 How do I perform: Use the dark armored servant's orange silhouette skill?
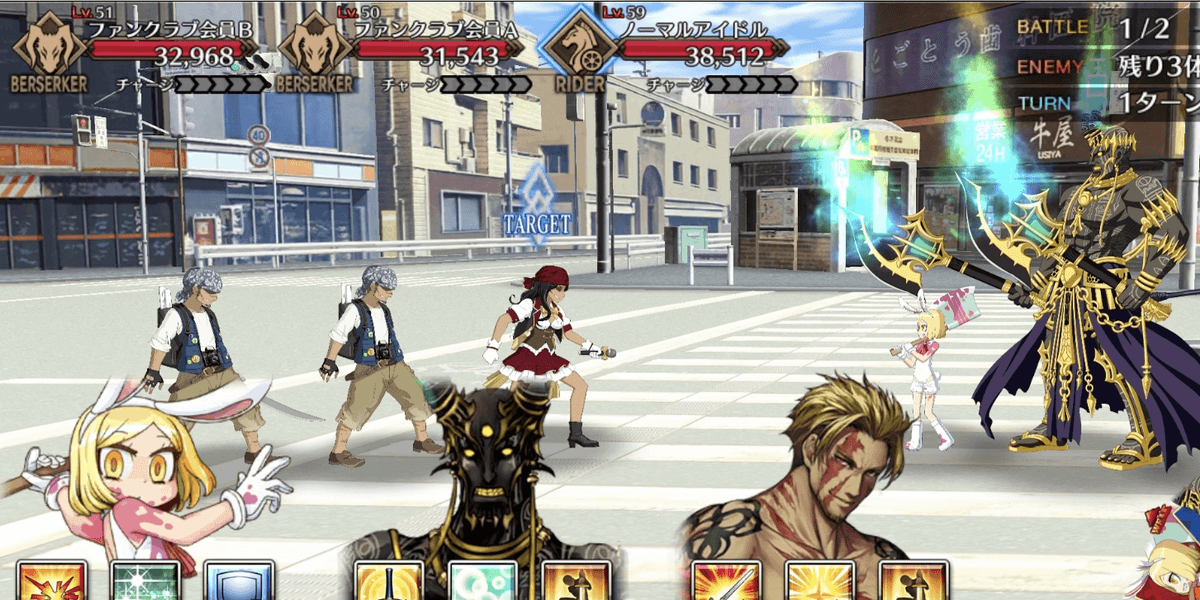tap(576, 582)
